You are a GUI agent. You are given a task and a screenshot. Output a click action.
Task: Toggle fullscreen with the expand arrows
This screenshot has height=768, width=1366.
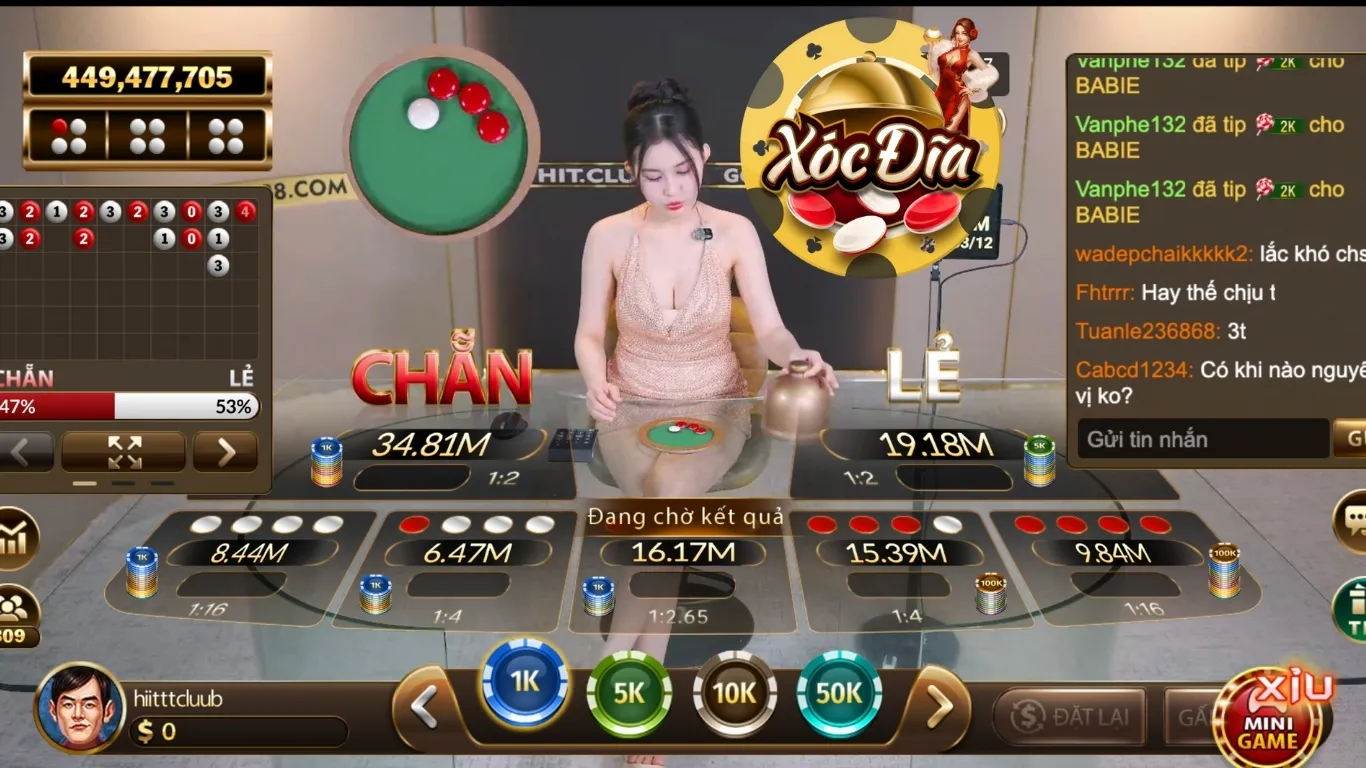coord(124,453)
